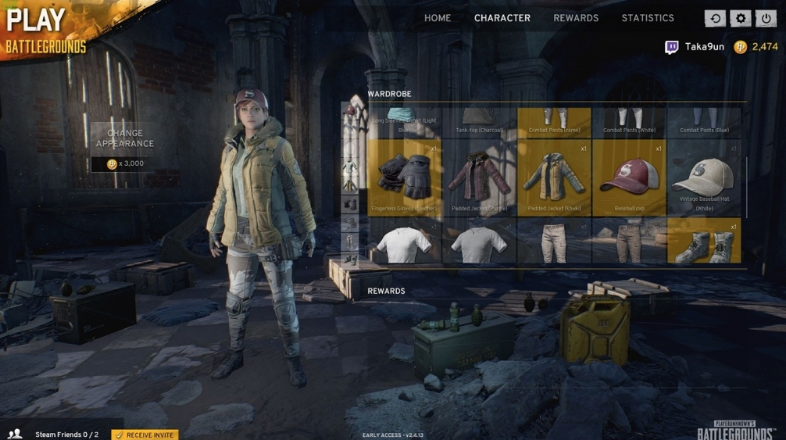Click the refresh arrow button
Viewport: 786px width, 440px height.
pyautogui.click(x=715, y=18)
